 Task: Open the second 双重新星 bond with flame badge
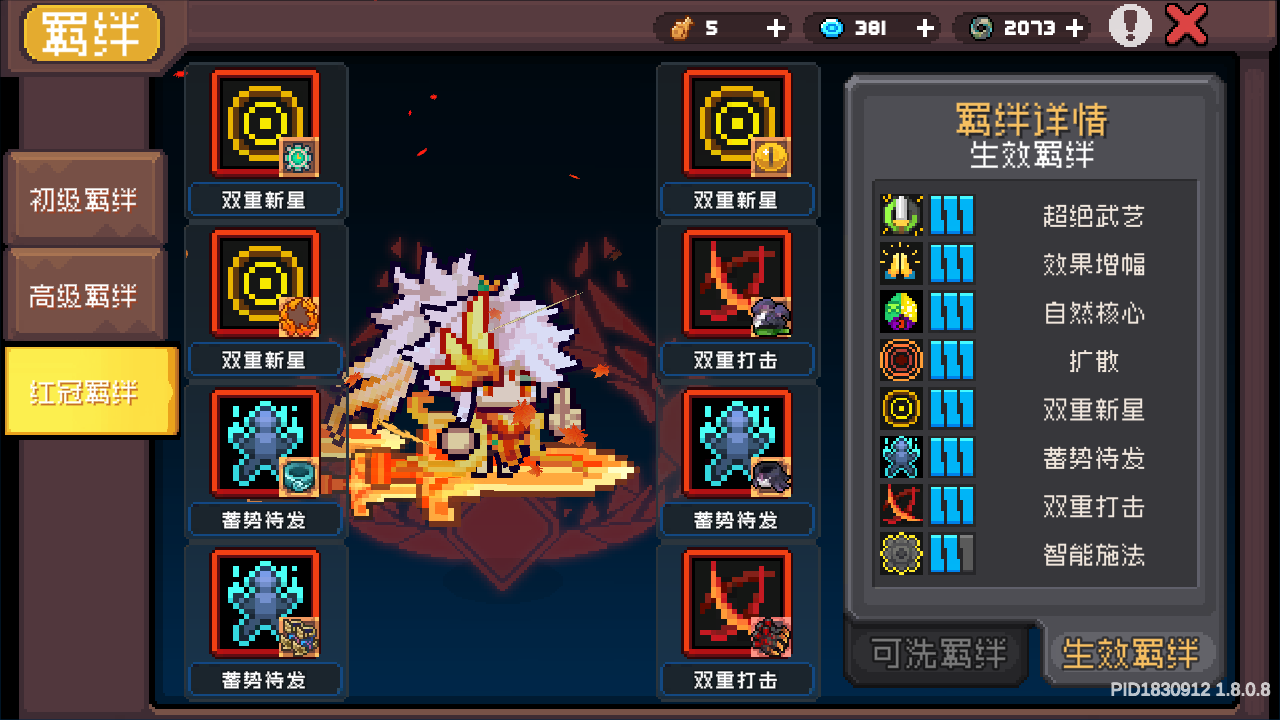click(264, 283)
